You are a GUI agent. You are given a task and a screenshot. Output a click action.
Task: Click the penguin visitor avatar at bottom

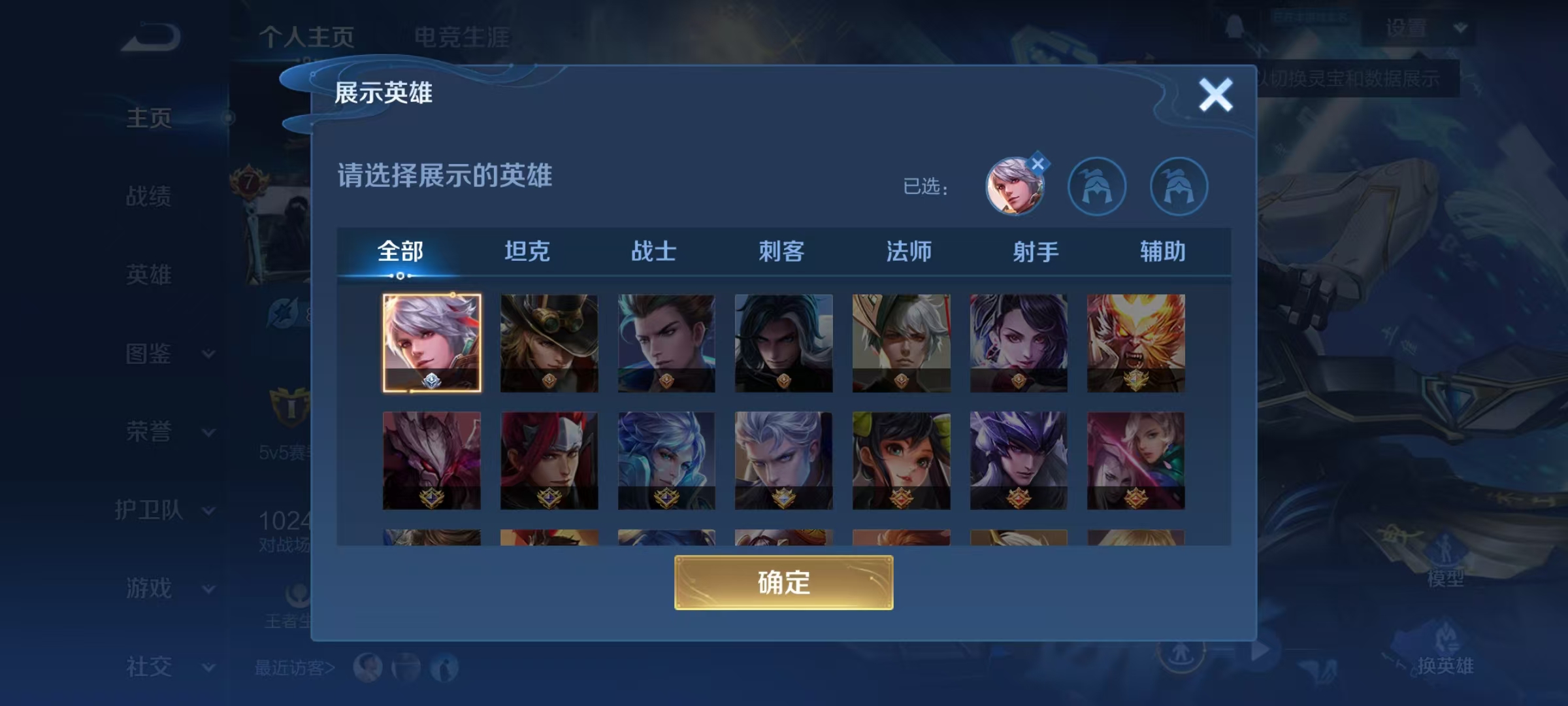click(444, 665)
